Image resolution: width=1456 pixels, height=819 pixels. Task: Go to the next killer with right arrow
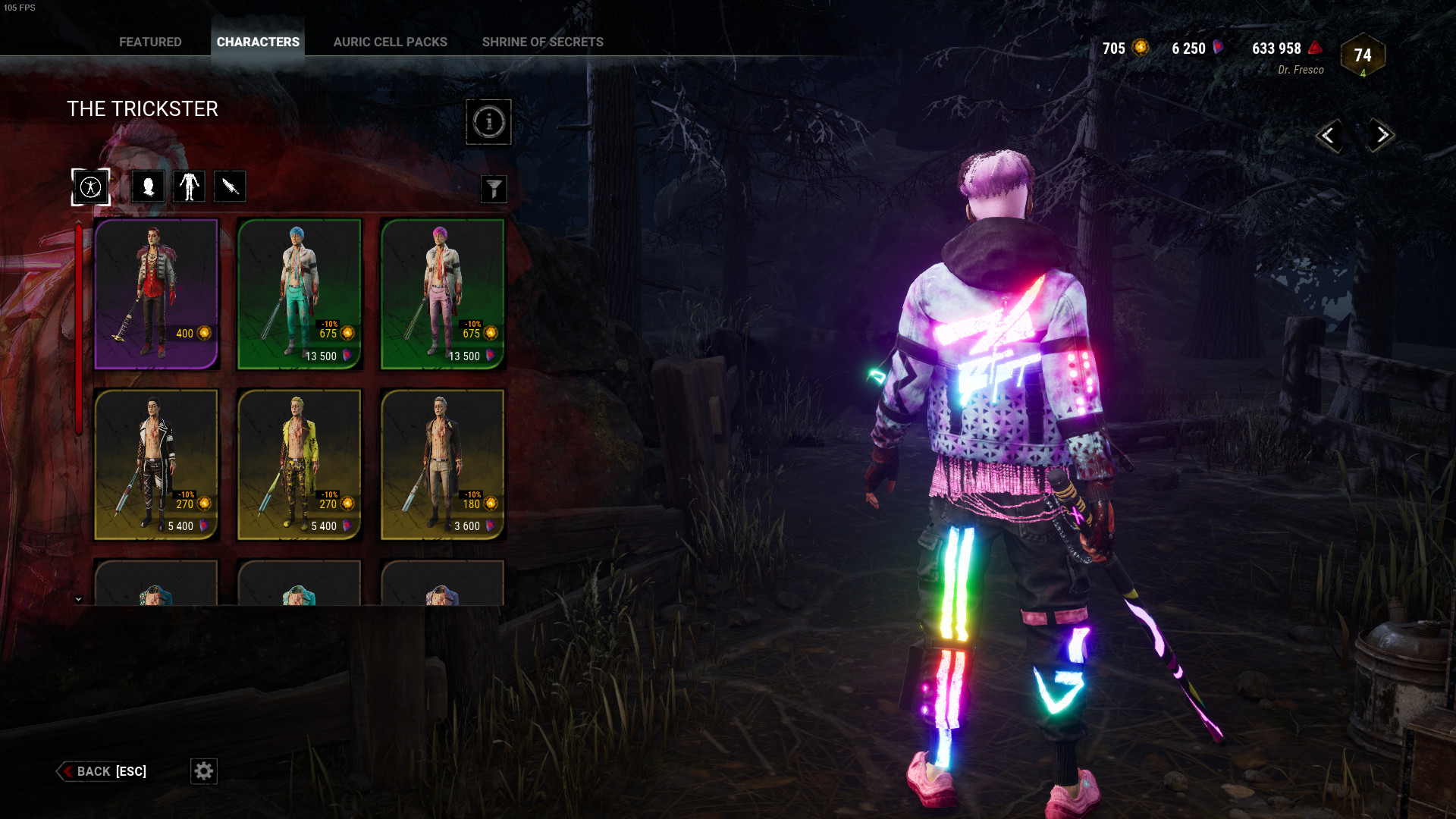[x=1381, y=135]
